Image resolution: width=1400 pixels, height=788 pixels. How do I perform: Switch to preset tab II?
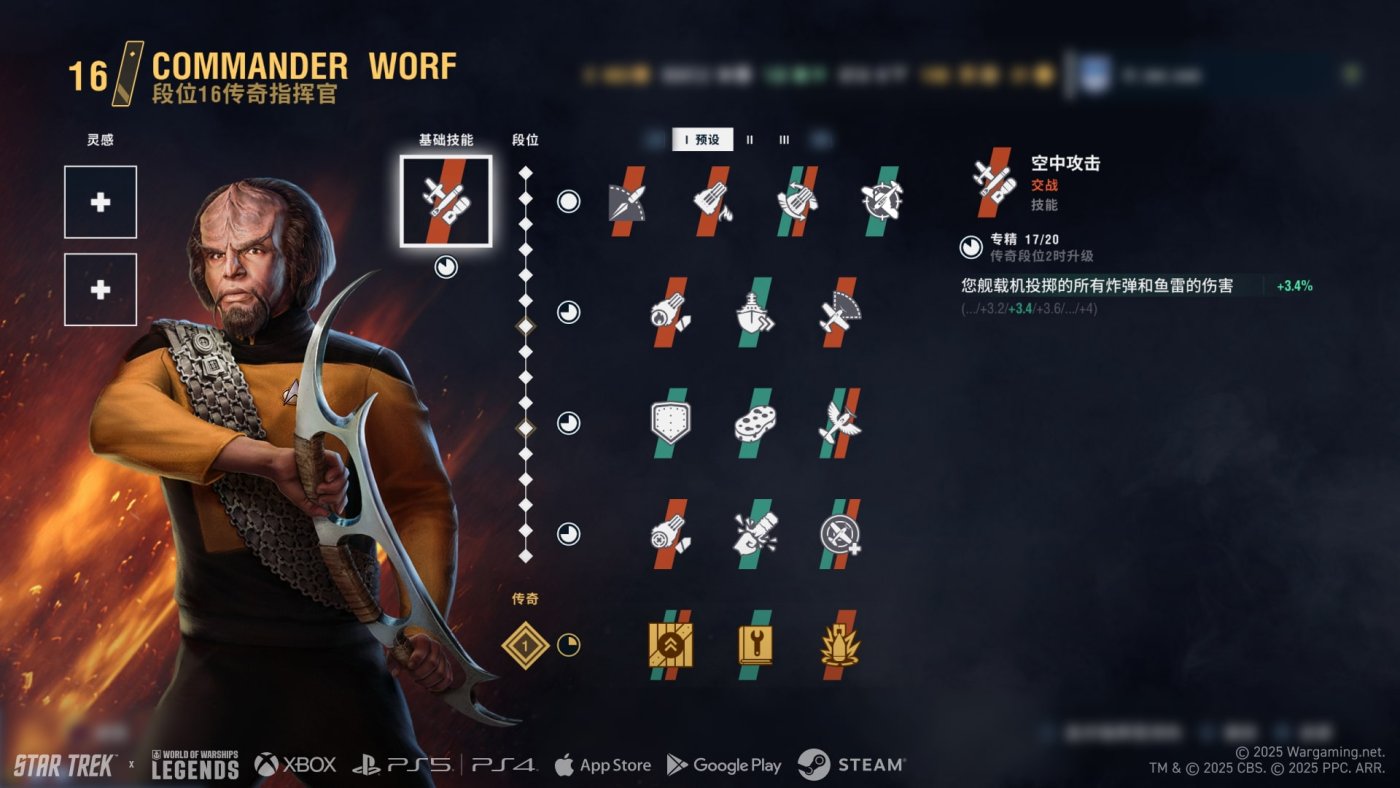[750, 140]
